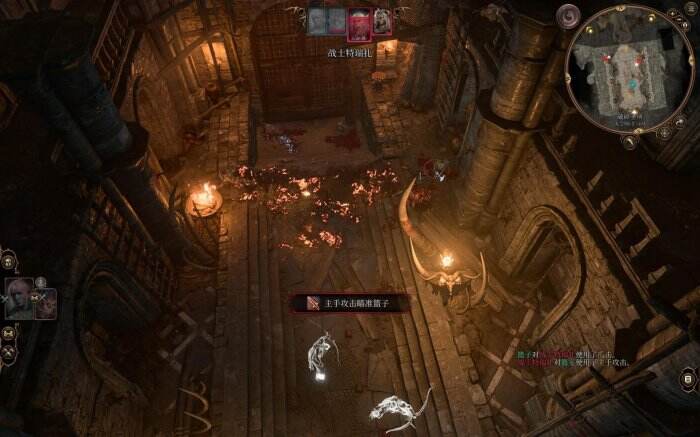Screen dimensions: 700x437
Task: Click the spiral icon beside the minimap
Action: (569, 16)
